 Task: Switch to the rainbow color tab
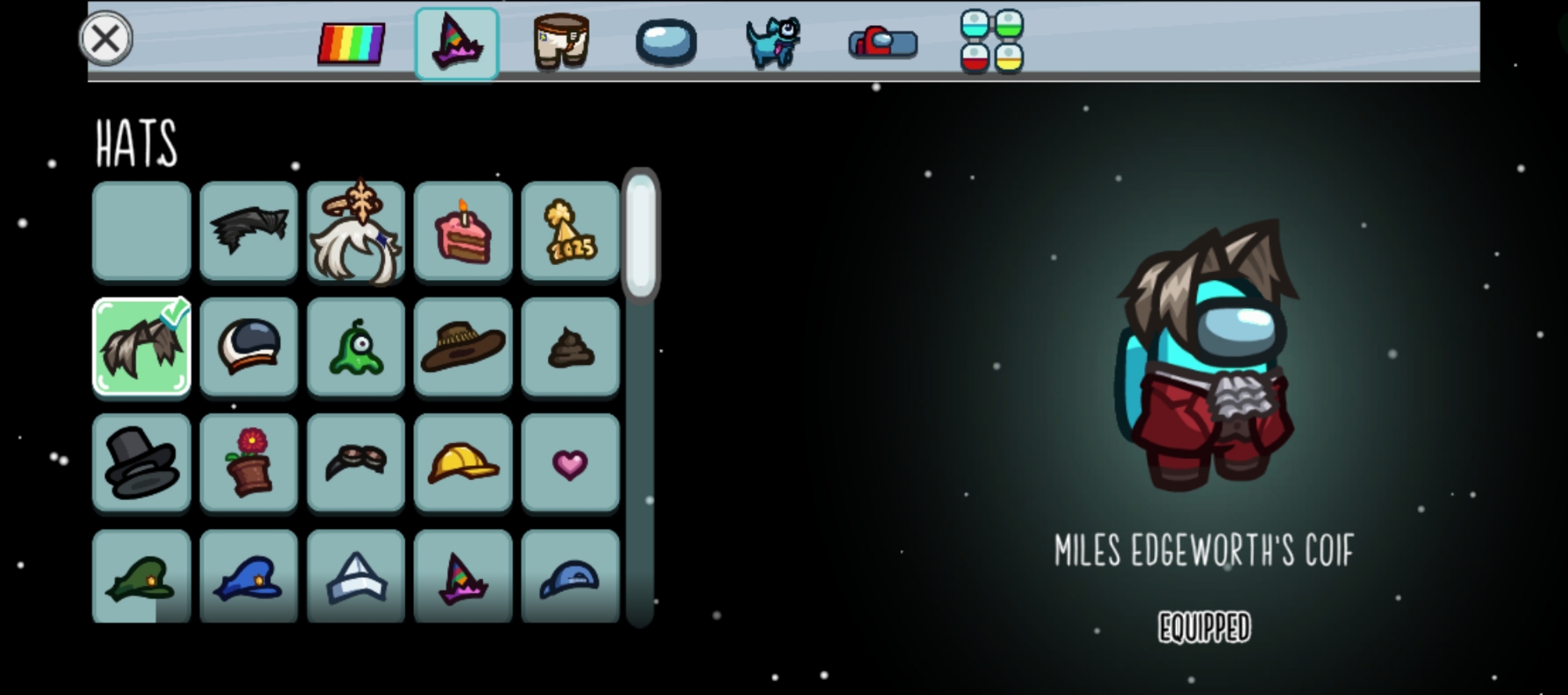351,43
